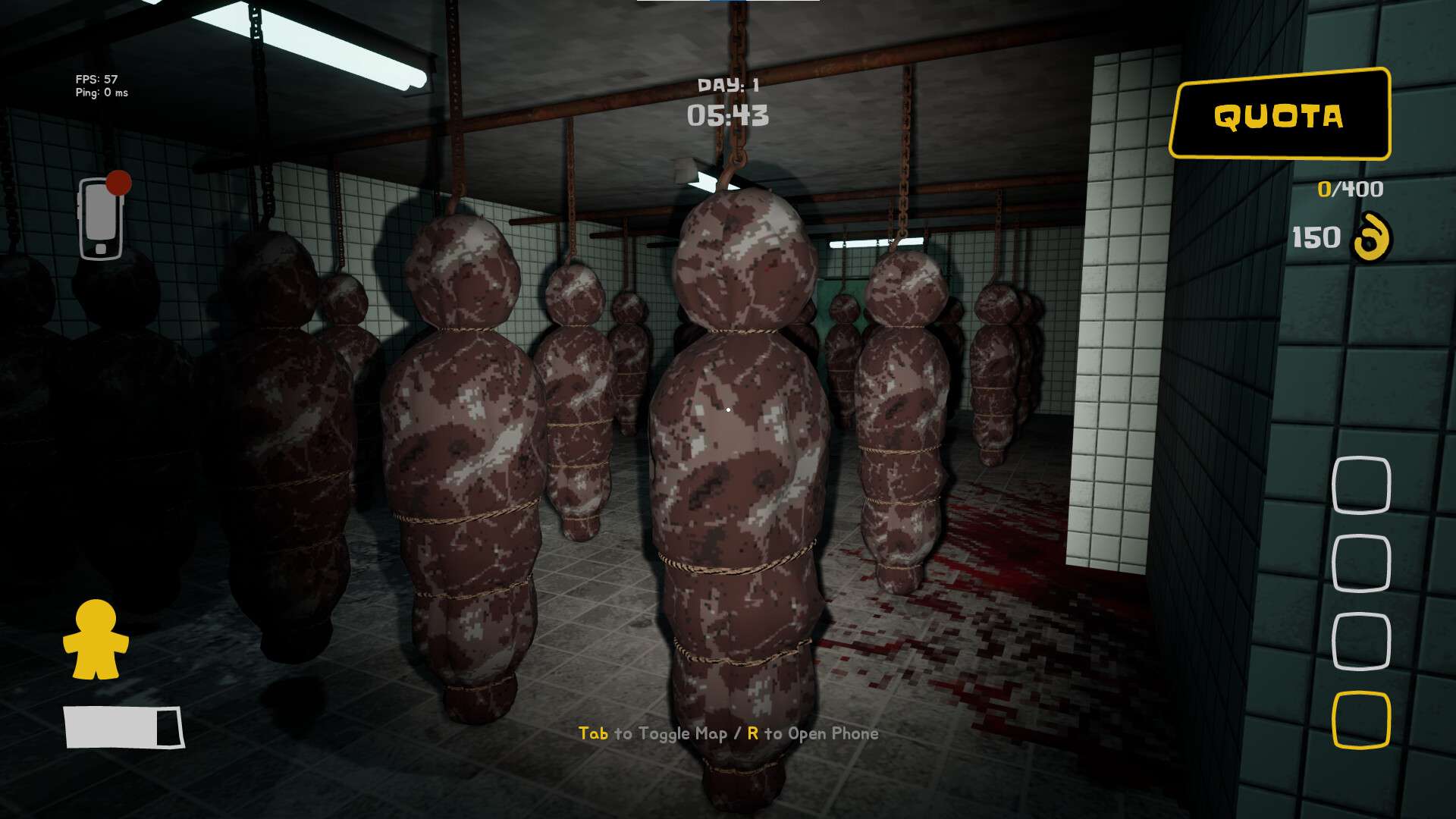
Task: Click the yellow player figure icon
Action: pos(96,639)
